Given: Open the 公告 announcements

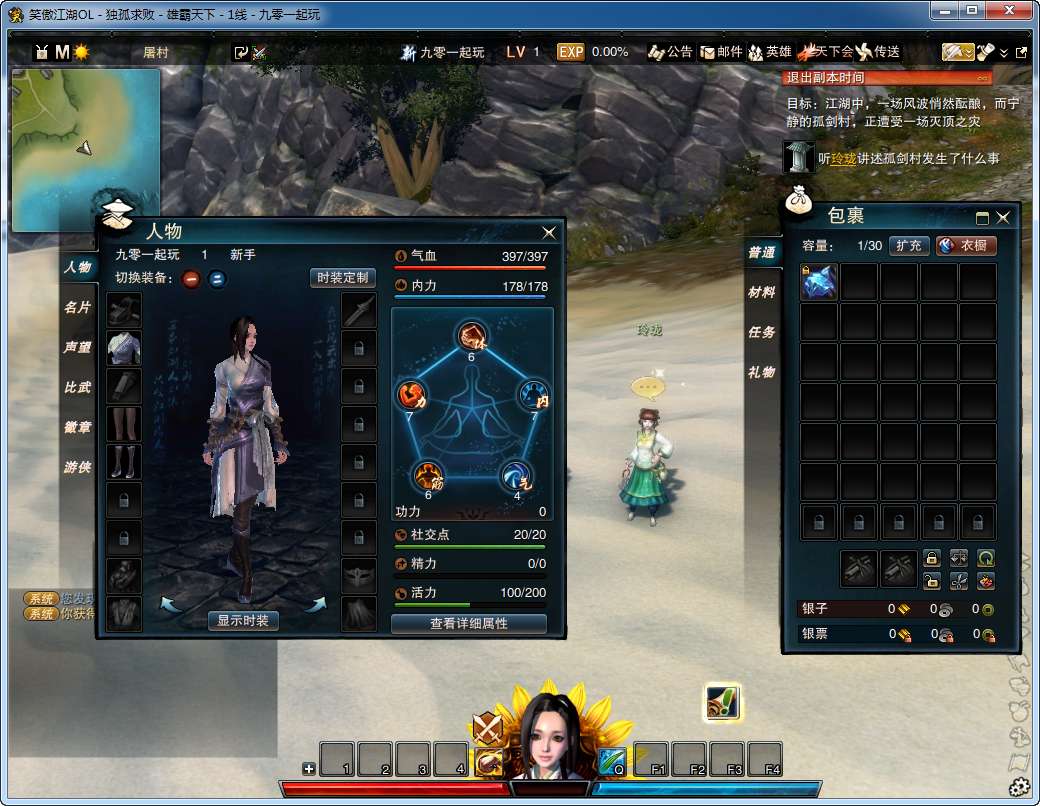Looking at the screenshot, I should (671, 52).
